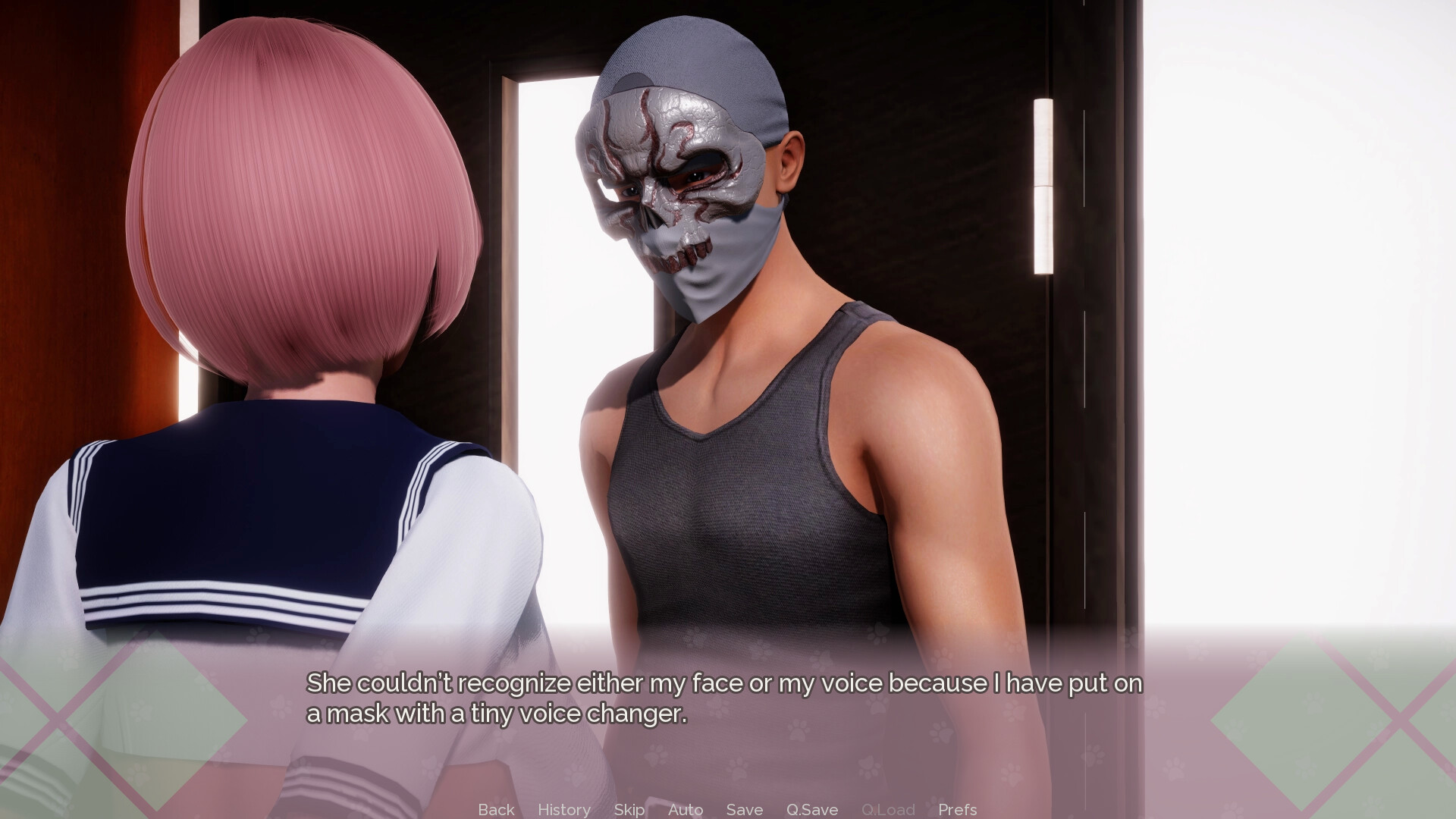Click Skip in the quick menu bar
This screenshot has height=819, width=1456.
point(628,809)
